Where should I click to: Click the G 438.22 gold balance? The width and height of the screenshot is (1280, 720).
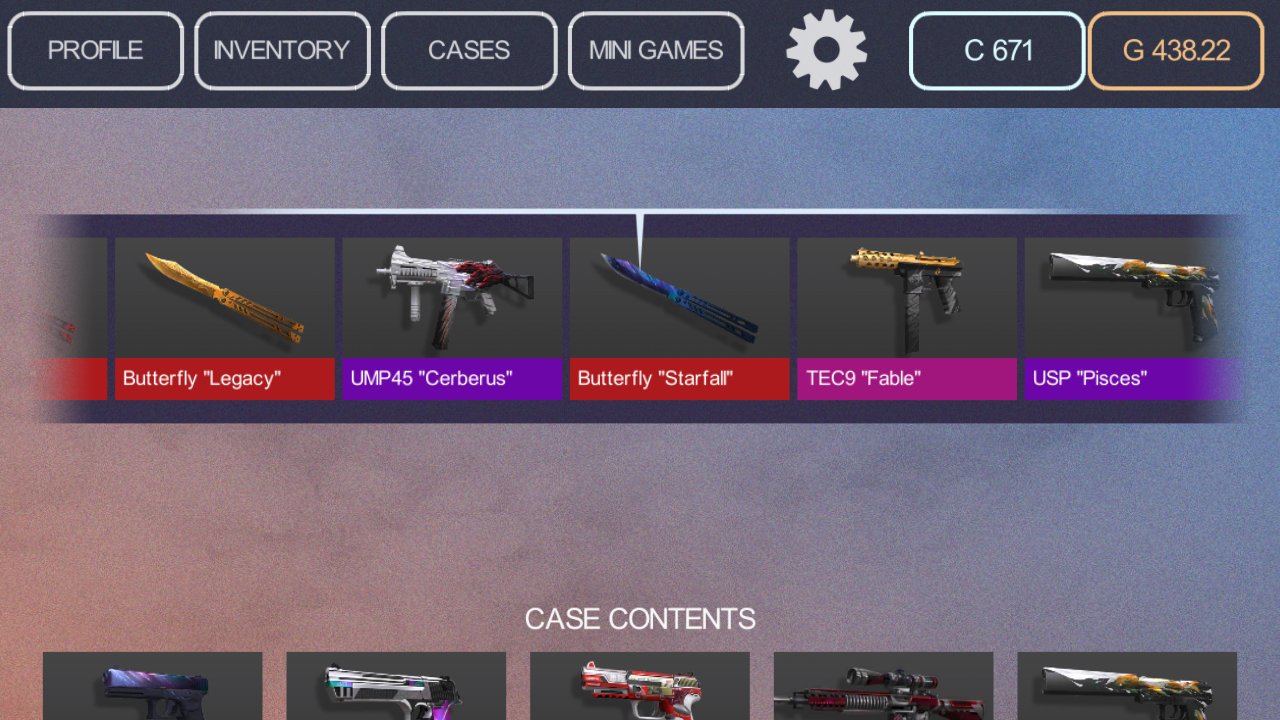click(1175, 50)
